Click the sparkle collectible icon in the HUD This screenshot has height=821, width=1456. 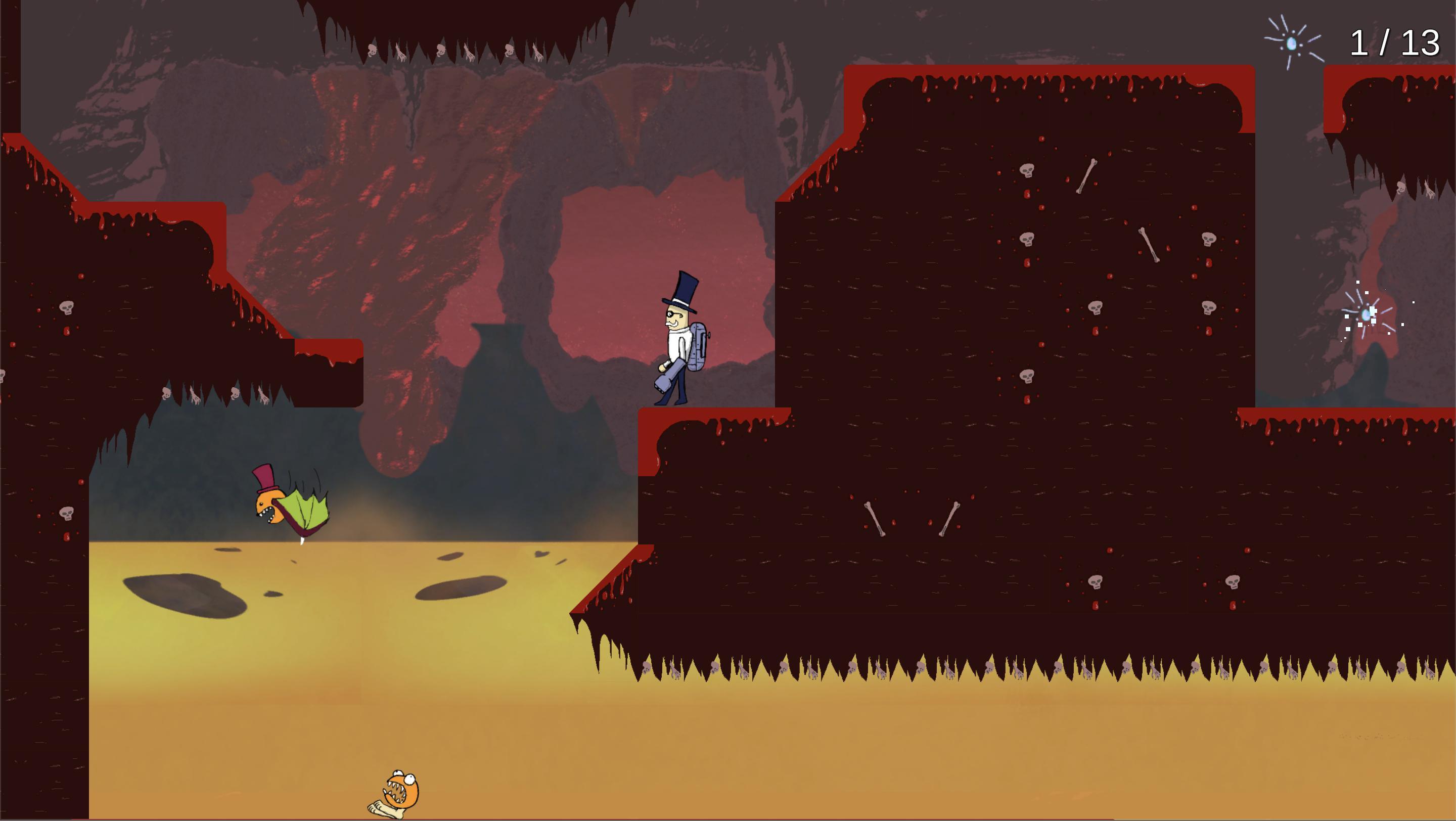click(1292, 43)
